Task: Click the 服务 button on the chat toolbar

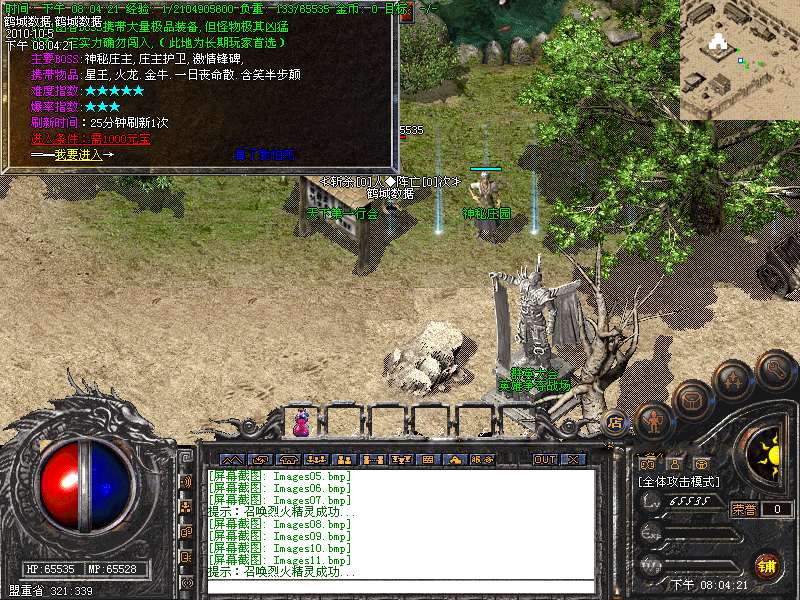Action: [482, 459]
